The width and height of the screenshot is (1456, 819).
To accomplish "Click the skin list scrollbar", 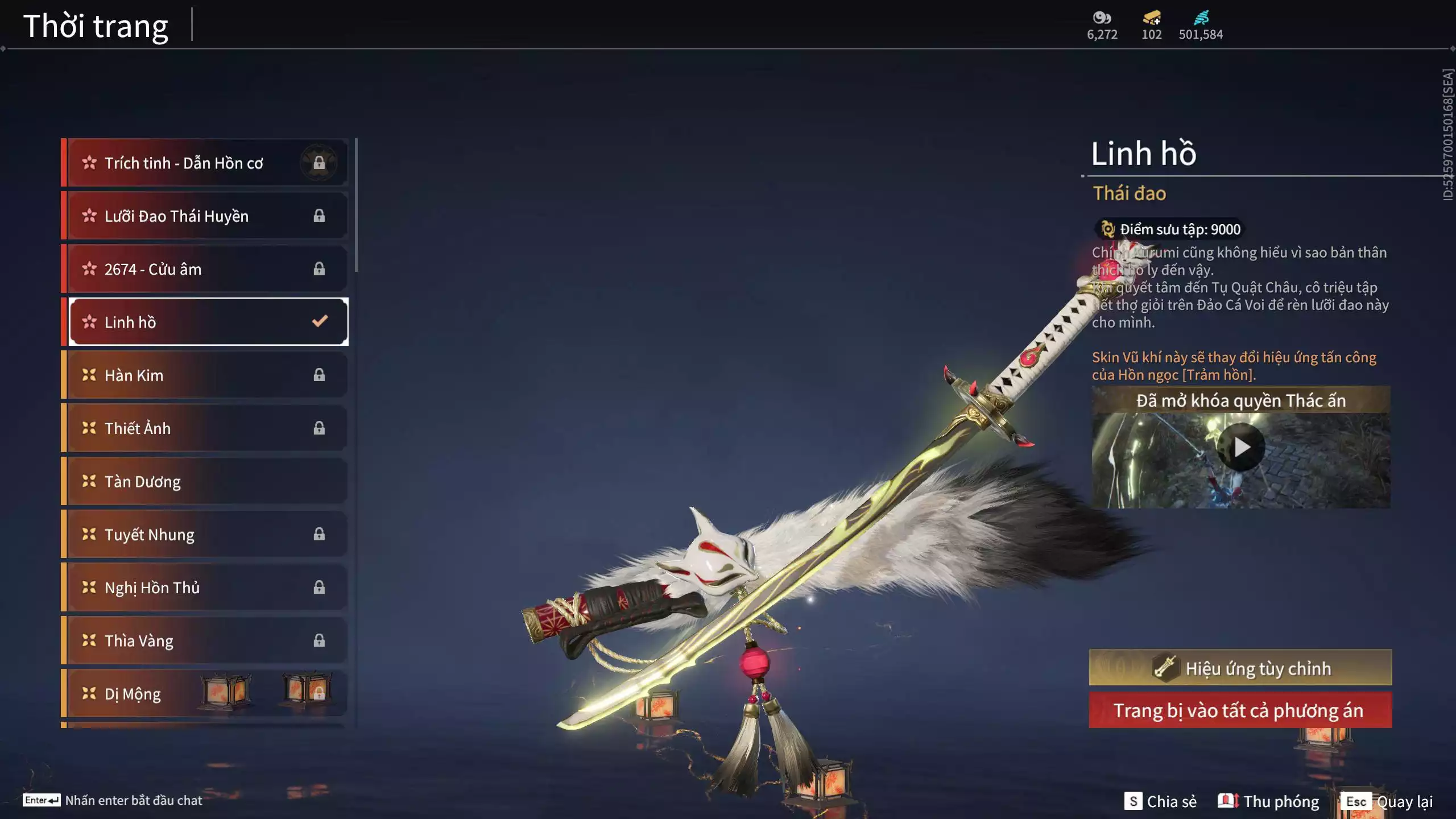I will tap(356, 205).
